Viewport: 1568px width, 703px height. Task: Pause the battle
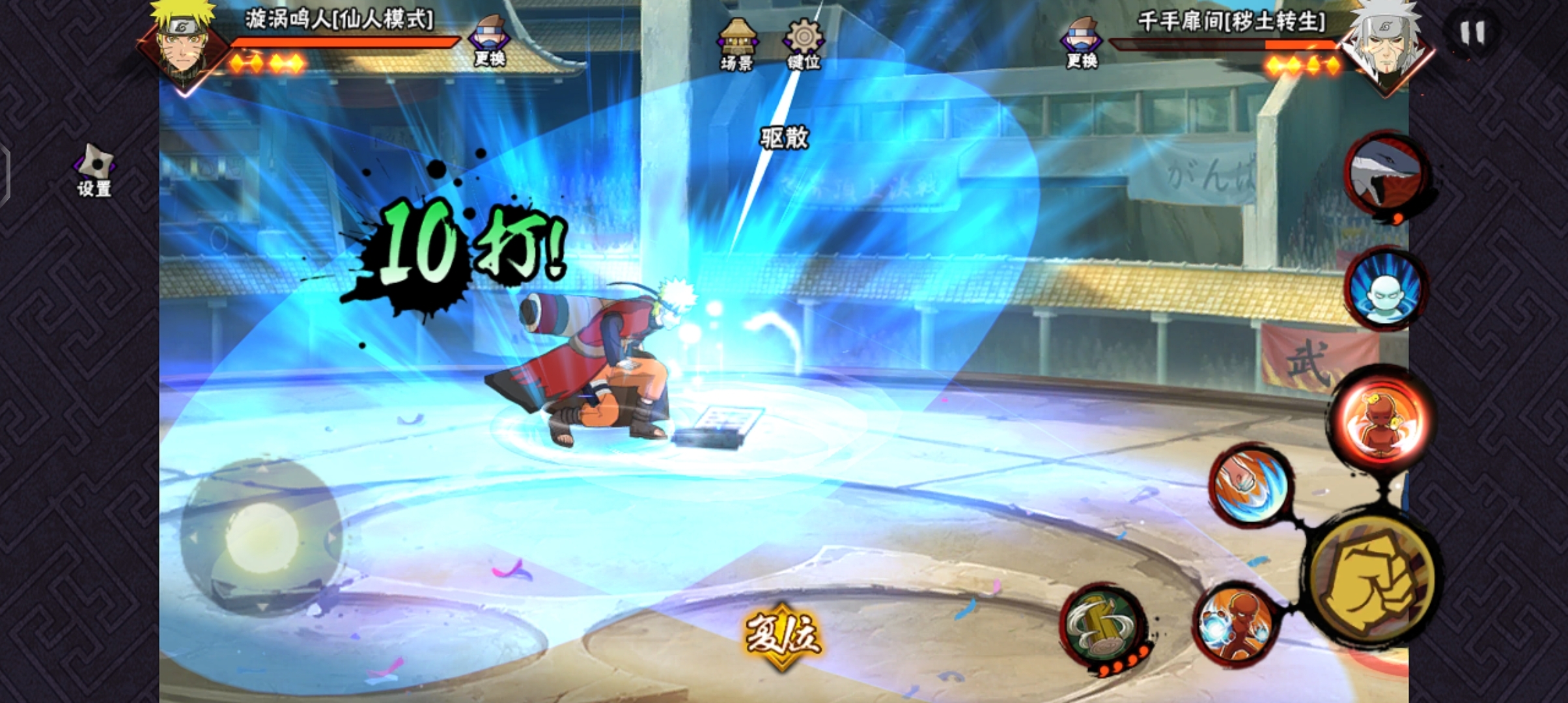click(x=1472, y=33)
